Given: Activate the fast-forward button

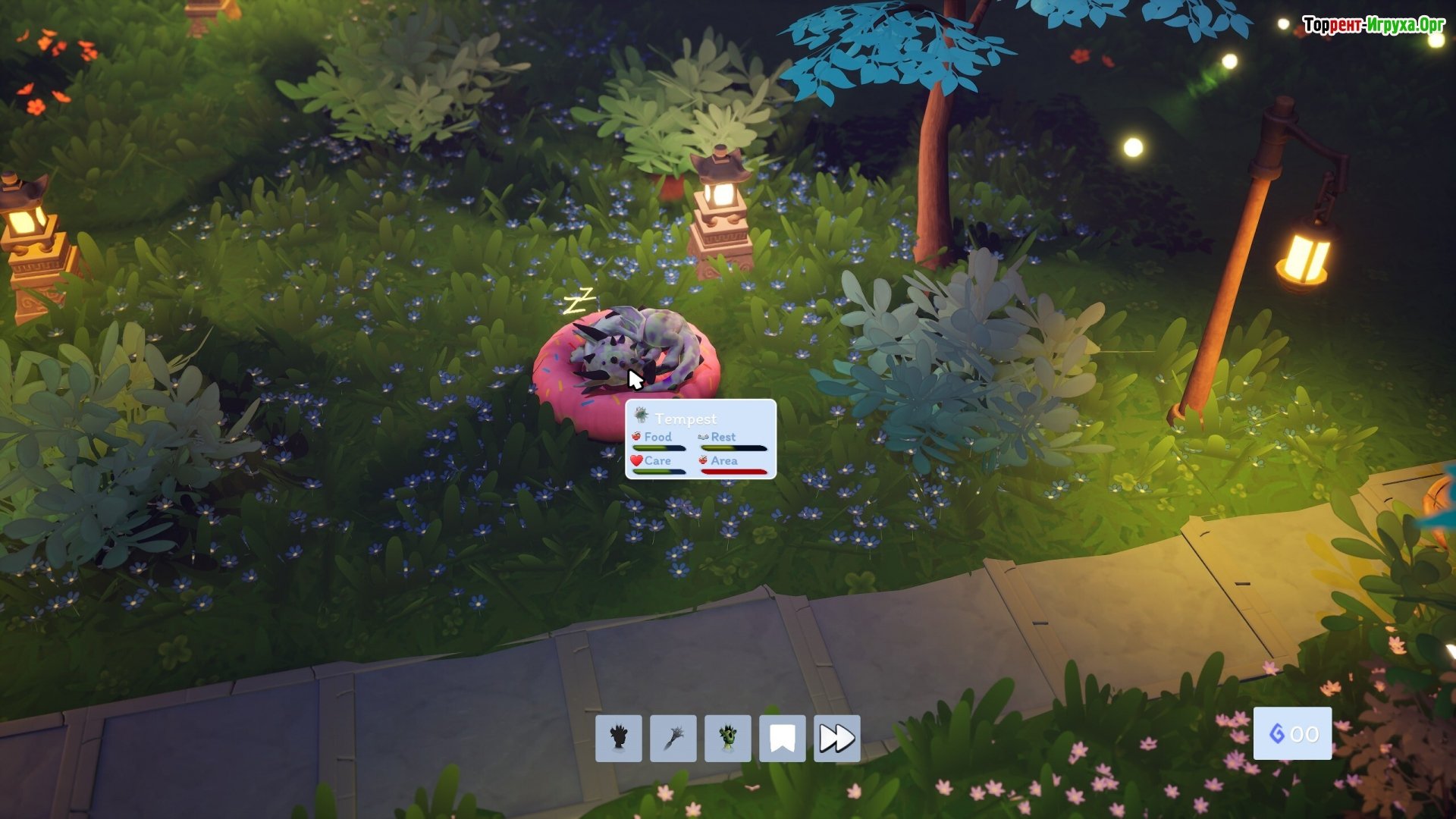Looking at the screenshot, I should click(x=837, y=738).
